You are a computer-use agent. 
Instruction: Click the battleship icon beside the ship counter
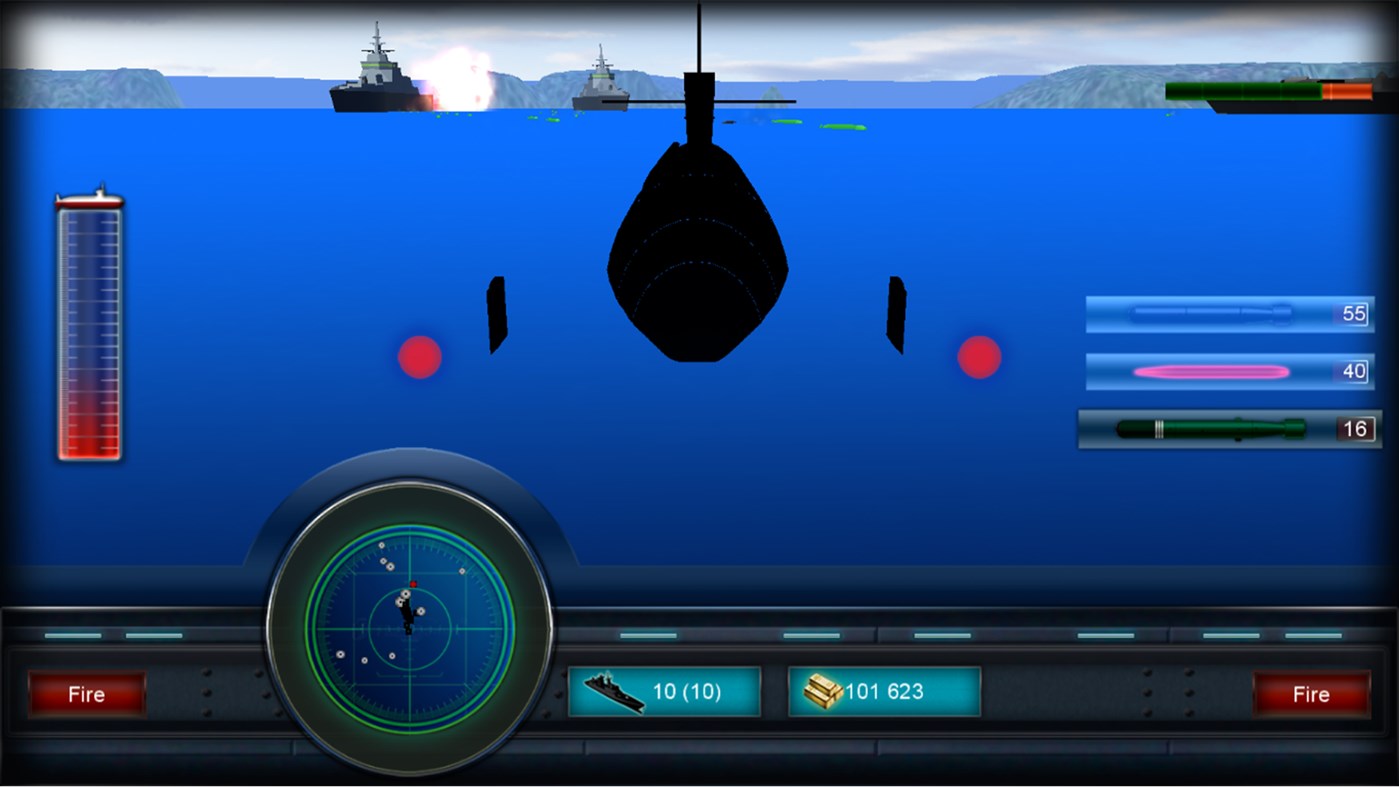[x=613, y=693]
